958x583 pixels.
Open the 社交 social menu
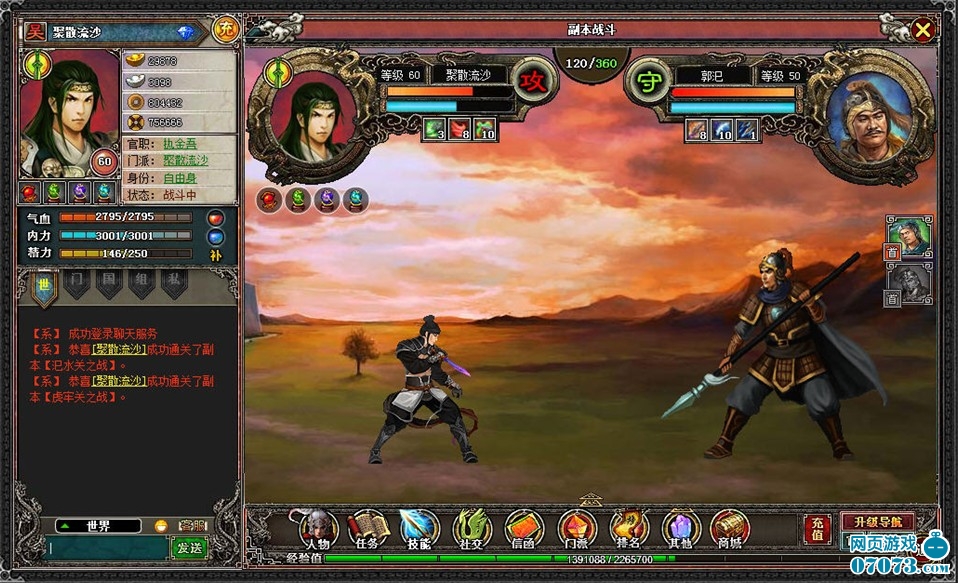coord(472,527)
